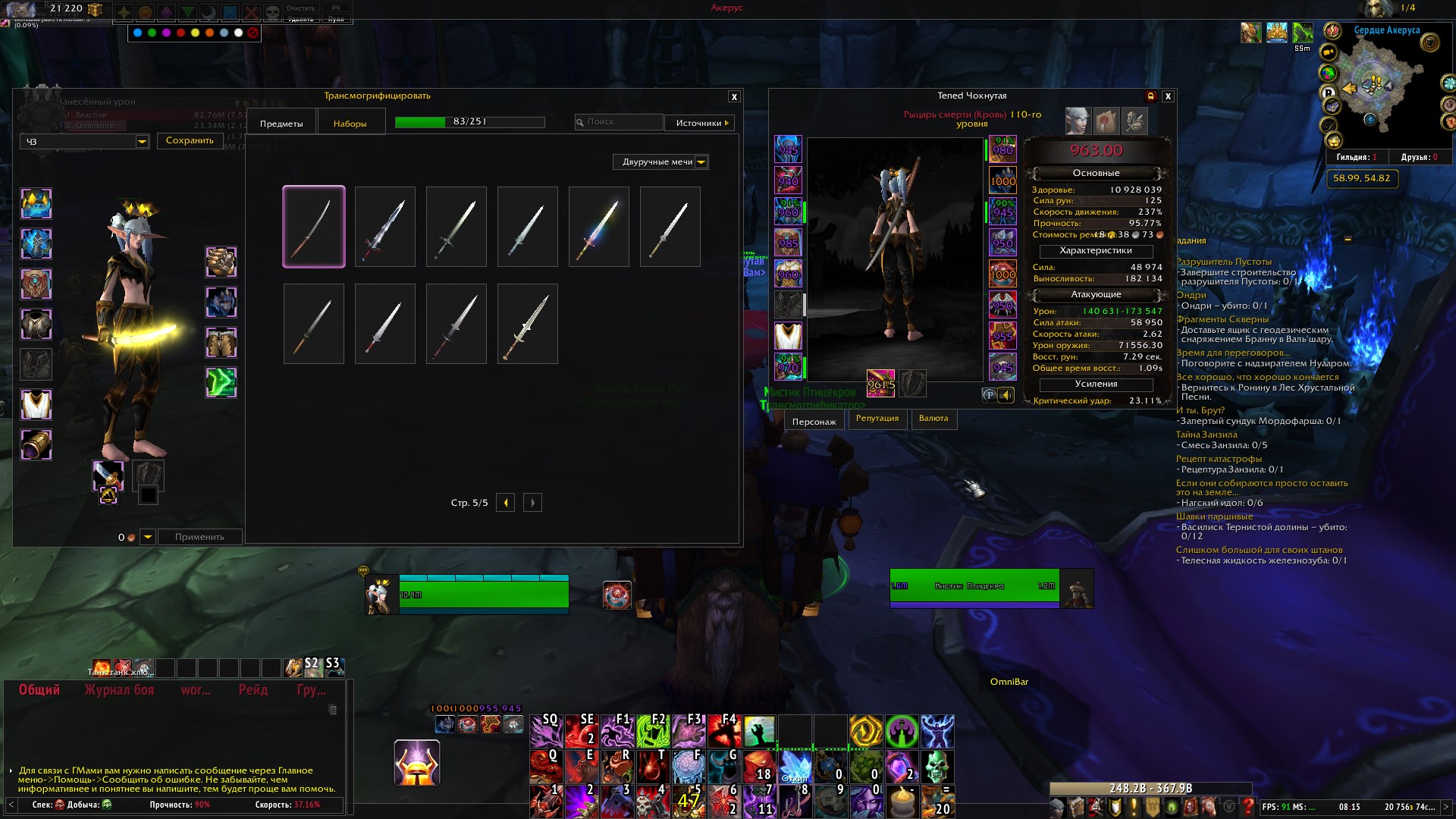Viewport: 1456px width, 819px height.
Task: Switch to the Репутация tab
Action: (x=877, y=419)
